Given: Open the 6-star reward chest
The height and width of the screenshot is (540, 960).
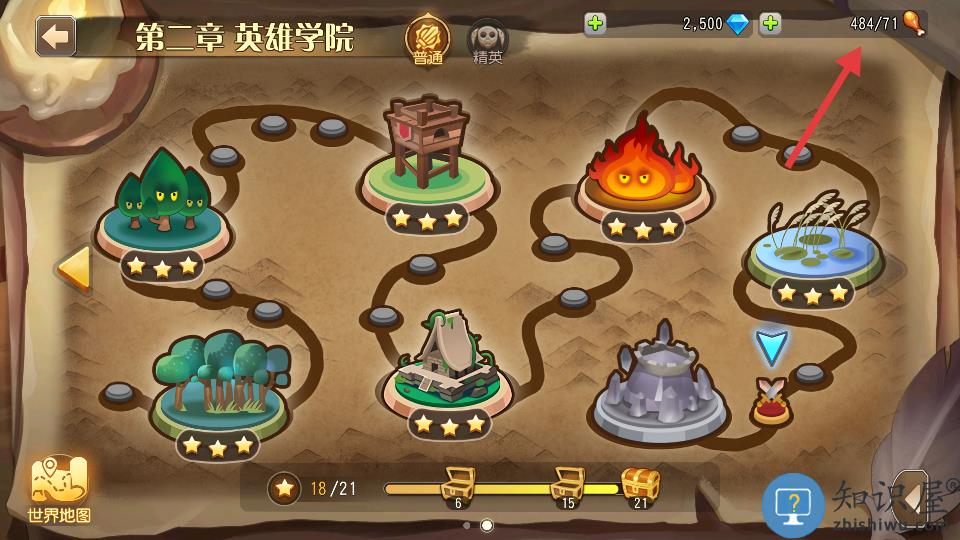Looking at the screenshot, I should point(458,485).
